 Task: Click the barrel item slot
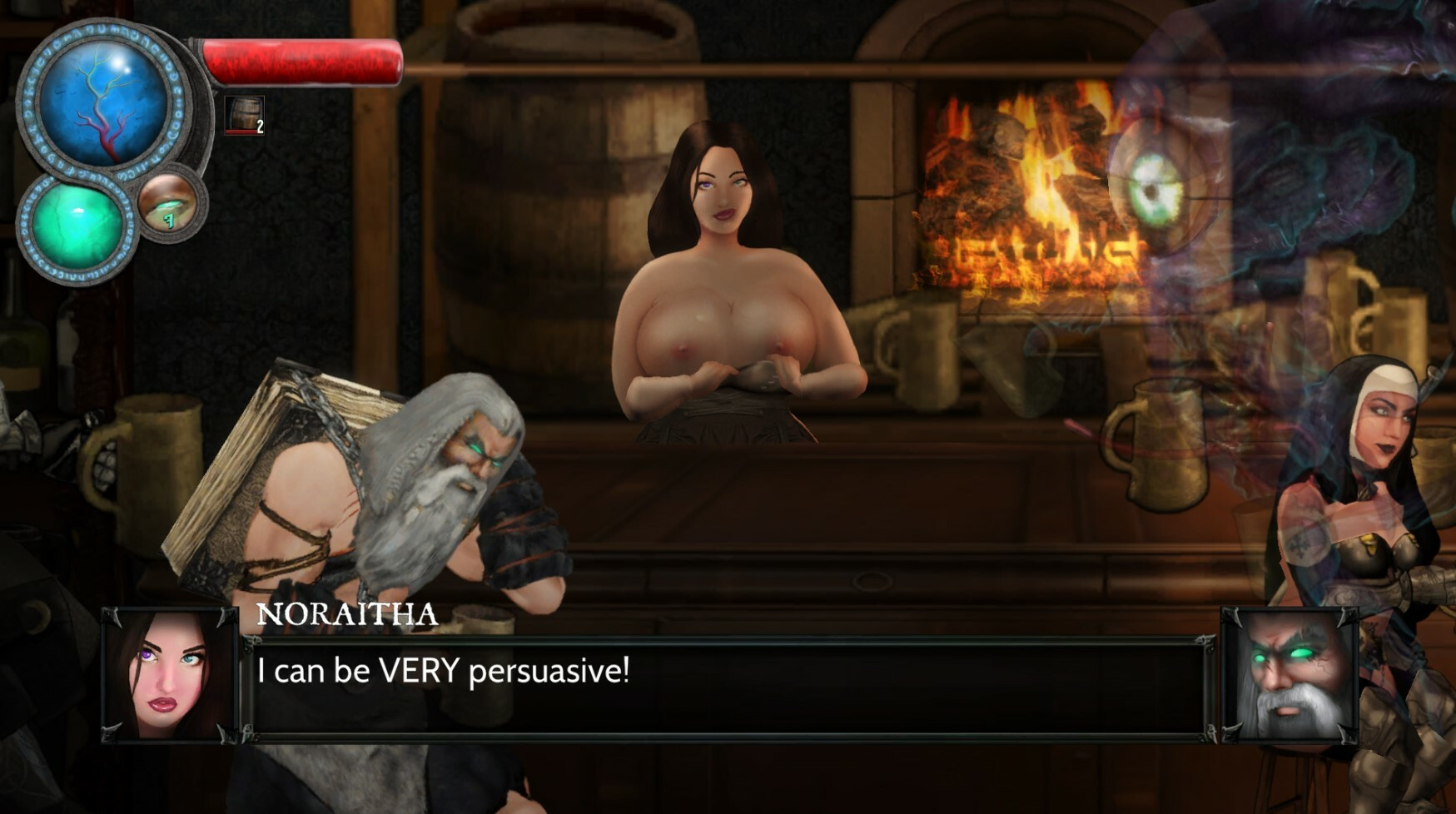[244, 115]
